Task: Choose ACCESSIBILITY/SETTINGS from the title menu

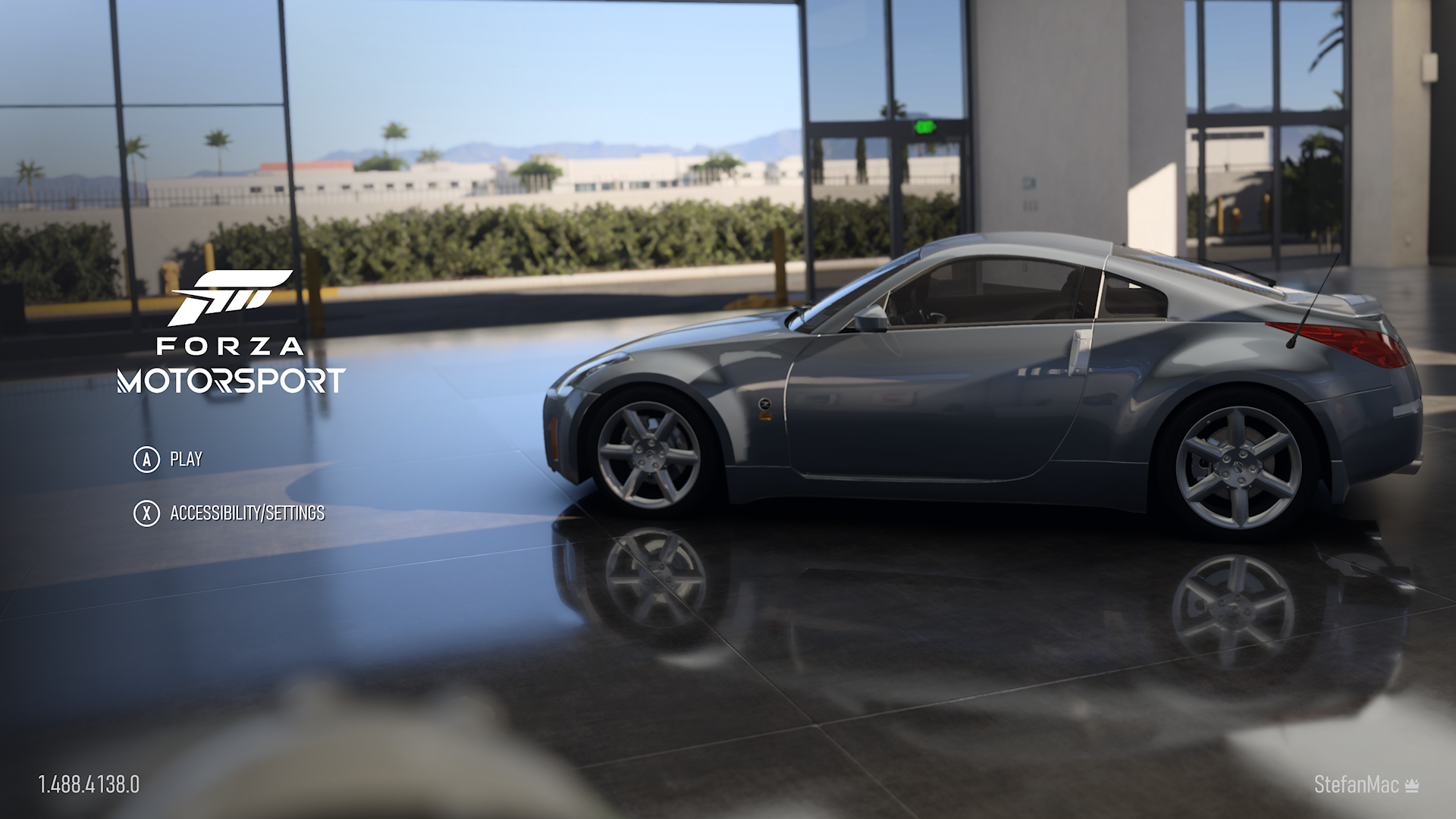Action: (247, 513)
